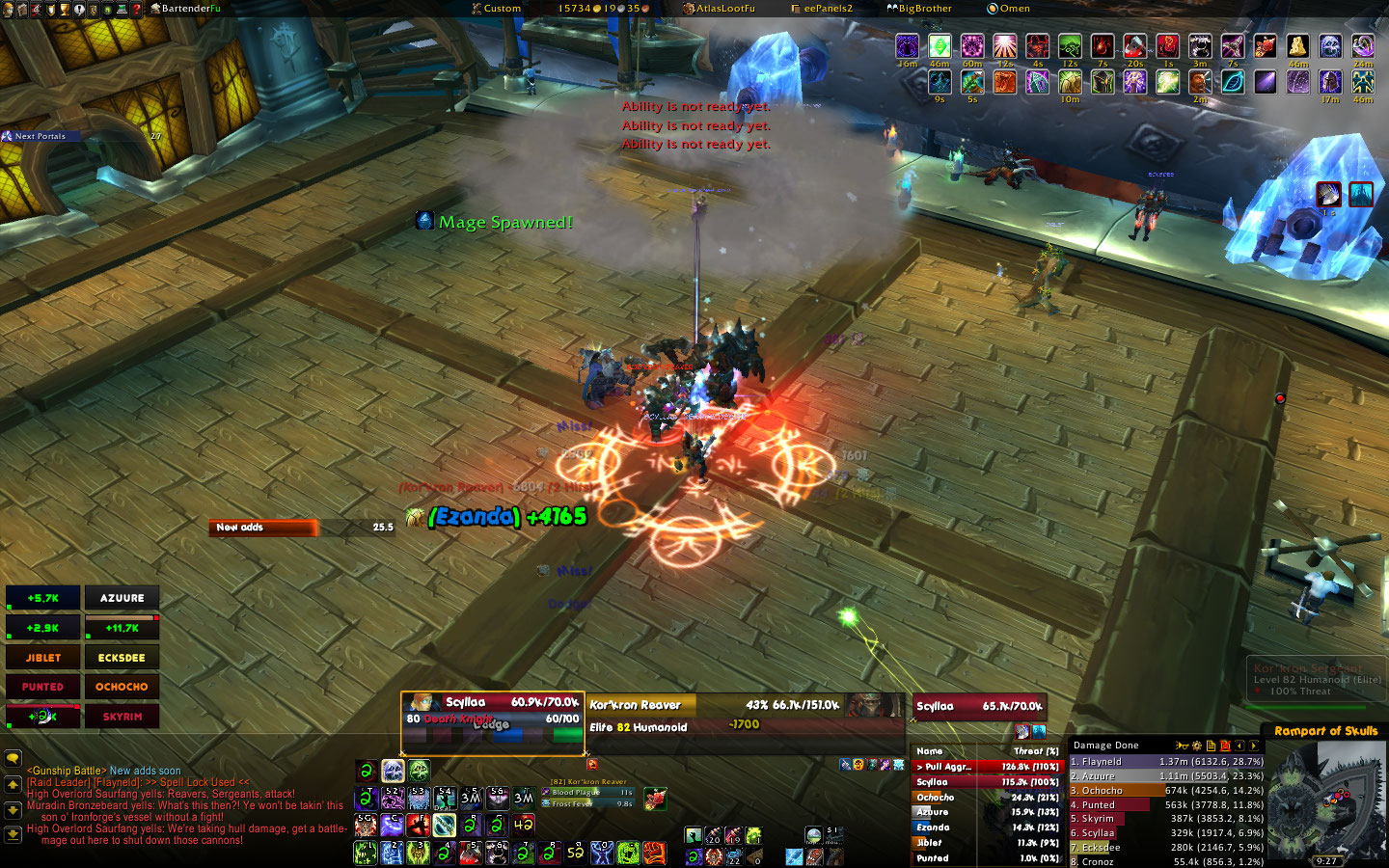
Task: Target Ochocho in the raid frames
Action: point(122,687)
